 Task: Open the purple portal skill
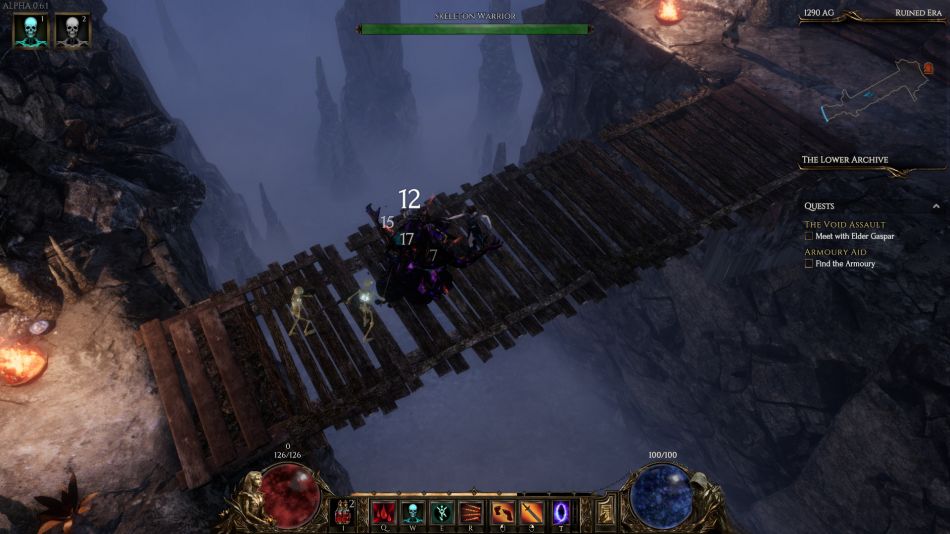pos(560,513)
